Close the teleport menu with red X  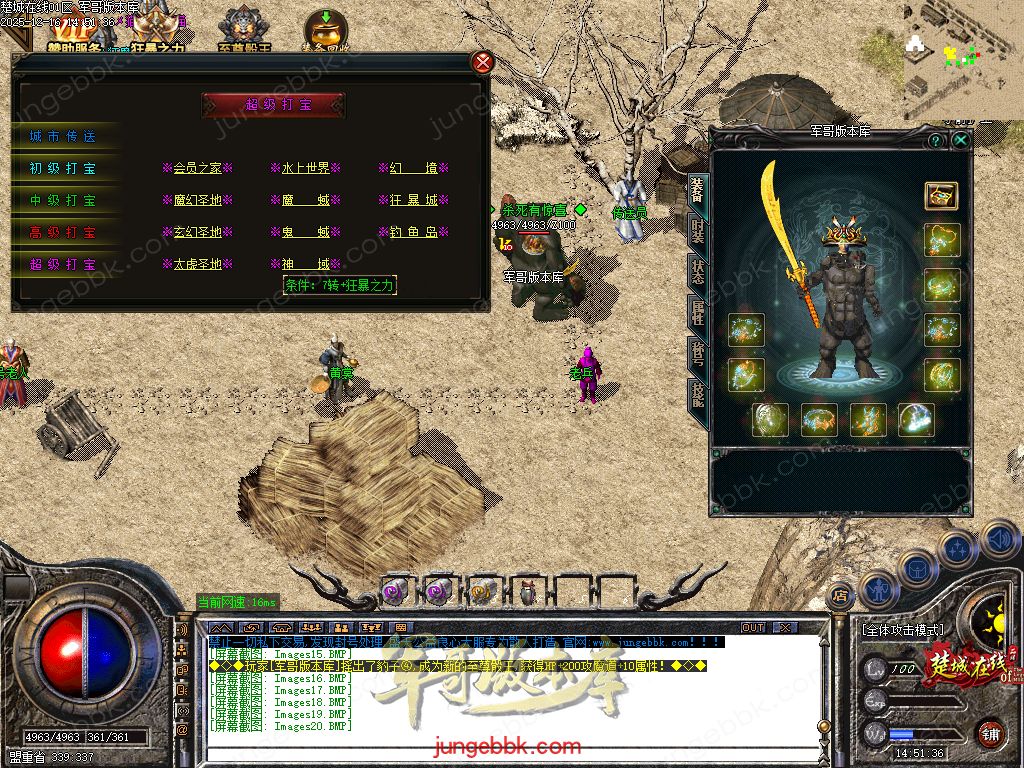483,63
